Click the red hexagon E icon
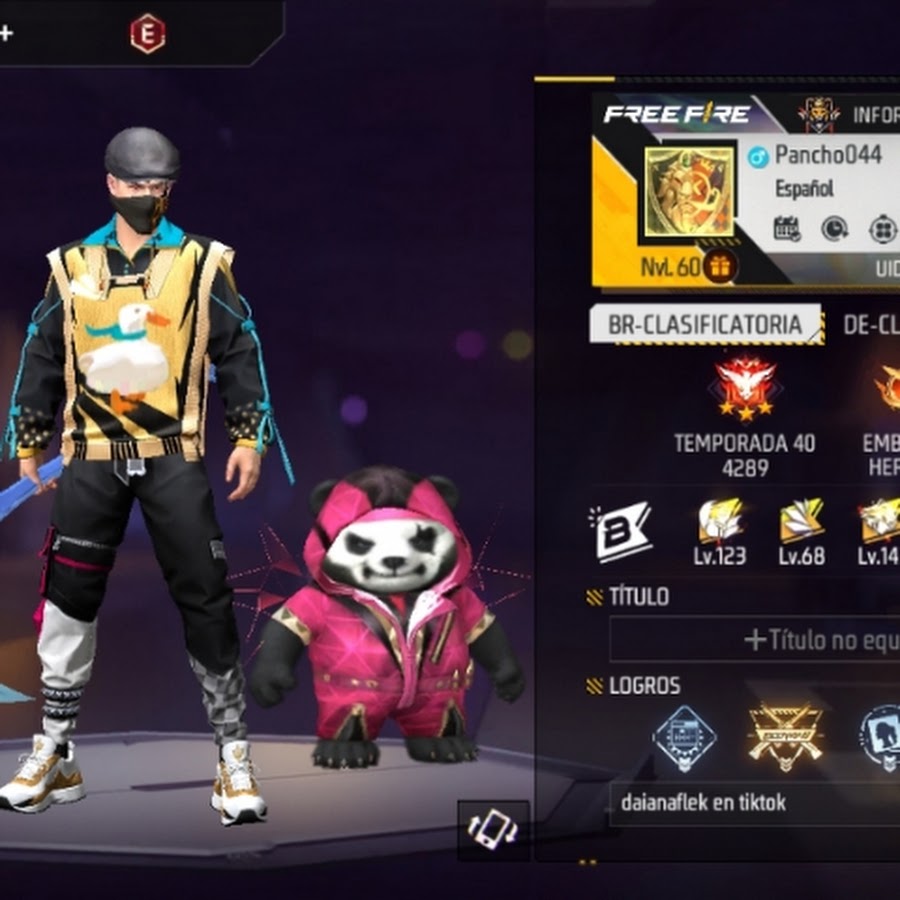 click(146, 33)
